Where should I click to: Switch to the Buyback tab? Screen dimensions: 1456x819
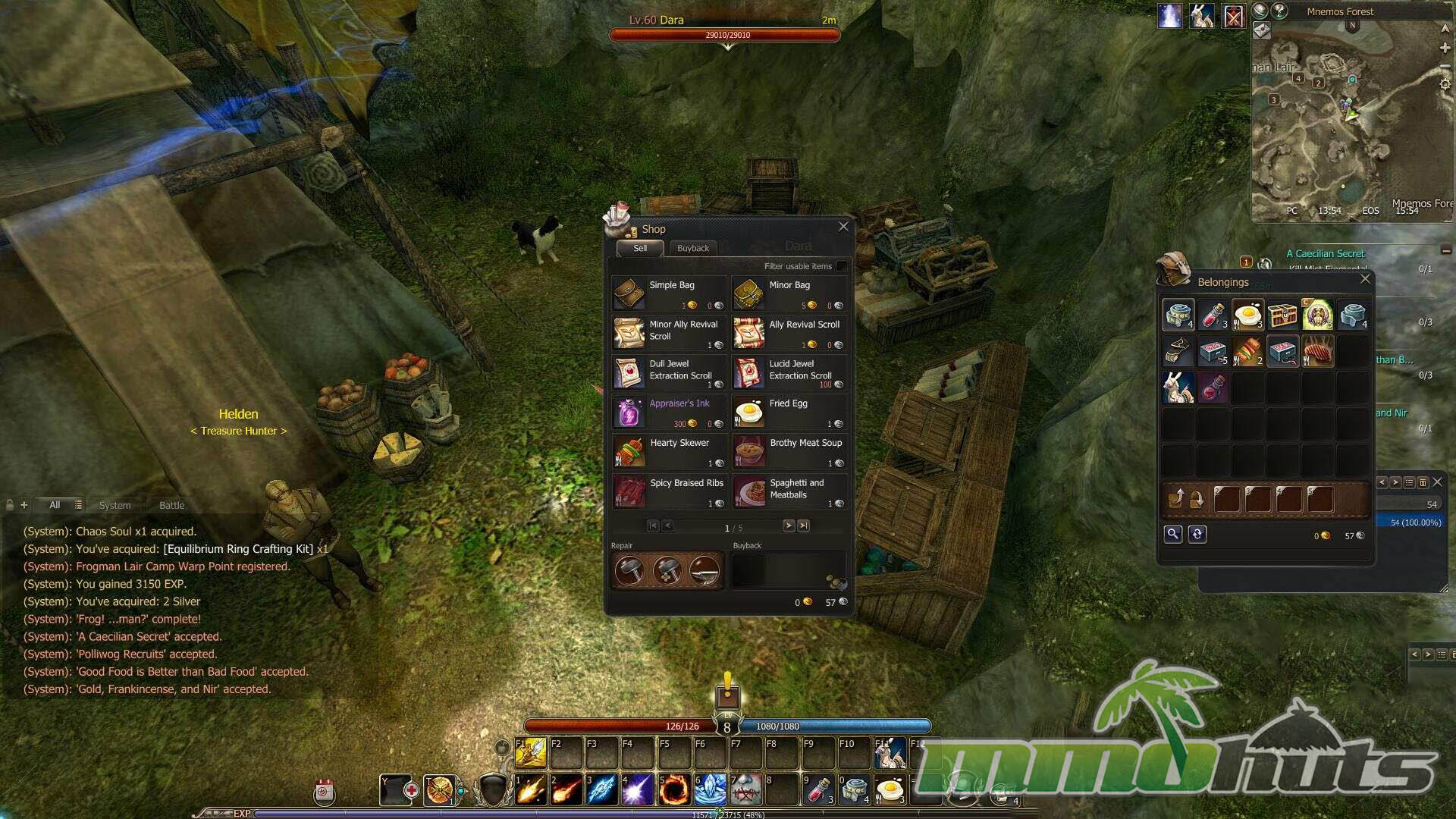pyautogui.click(x=692, y=248)
